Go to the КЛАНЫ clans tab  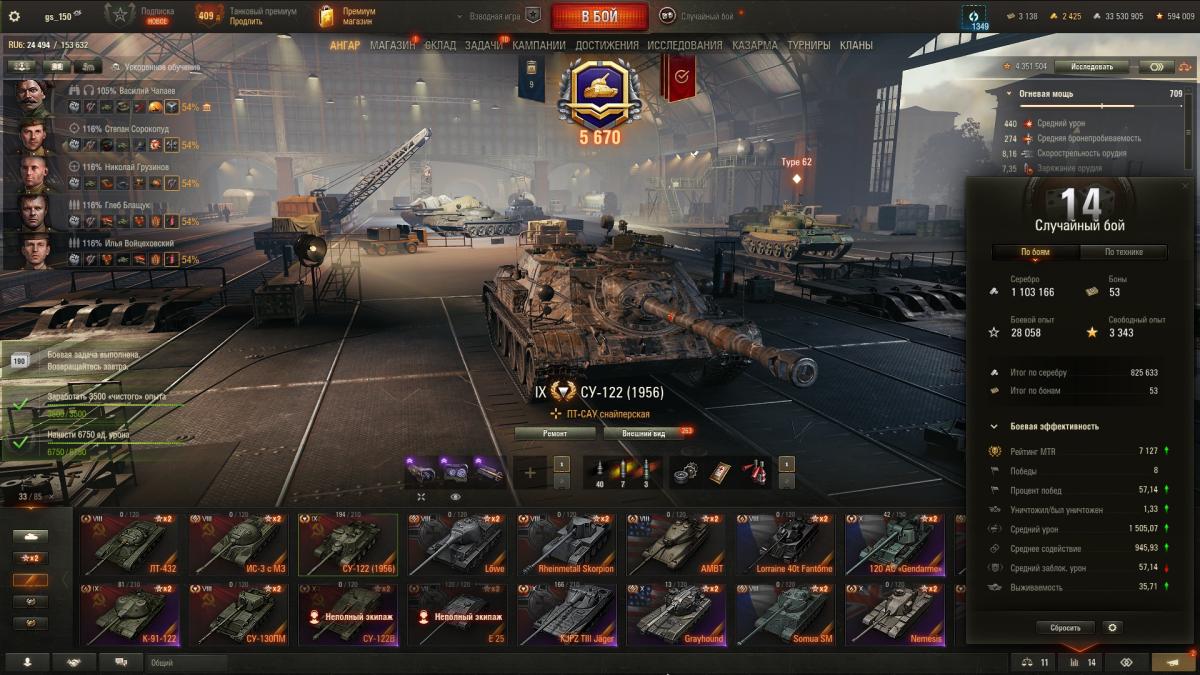pyautogui.click(x=856, y=45)
